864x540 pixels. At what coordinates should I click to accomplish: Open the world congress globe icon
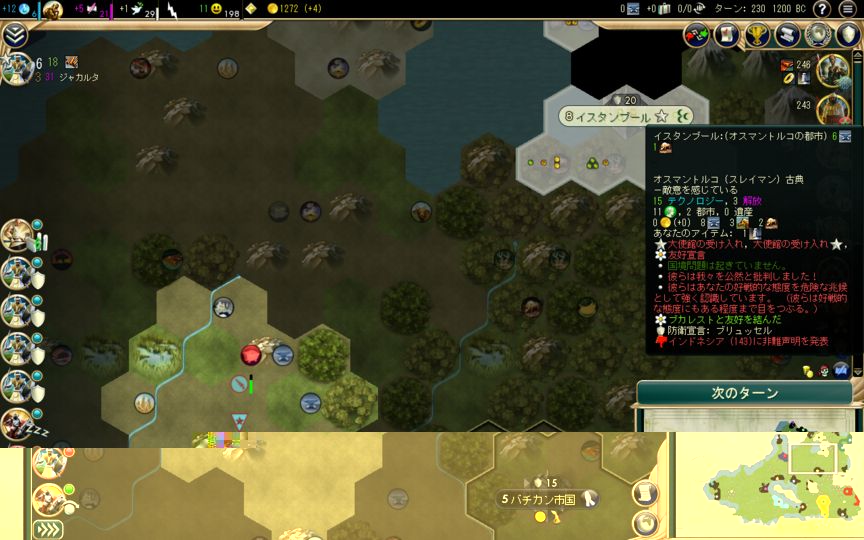[818, 35]
